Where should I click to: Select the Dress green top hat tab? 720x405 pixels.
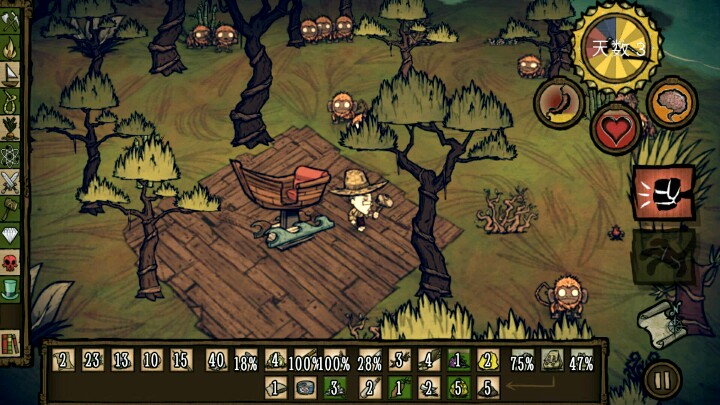pos(13,289)
